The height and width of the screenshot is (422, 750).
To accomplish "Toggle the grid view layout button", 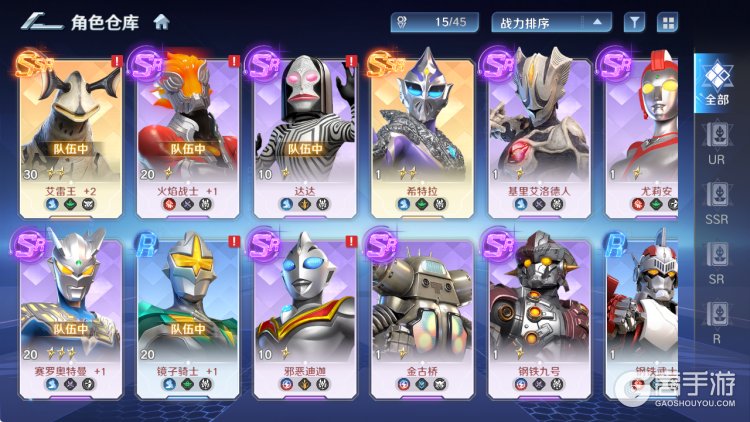I will 666,21.
